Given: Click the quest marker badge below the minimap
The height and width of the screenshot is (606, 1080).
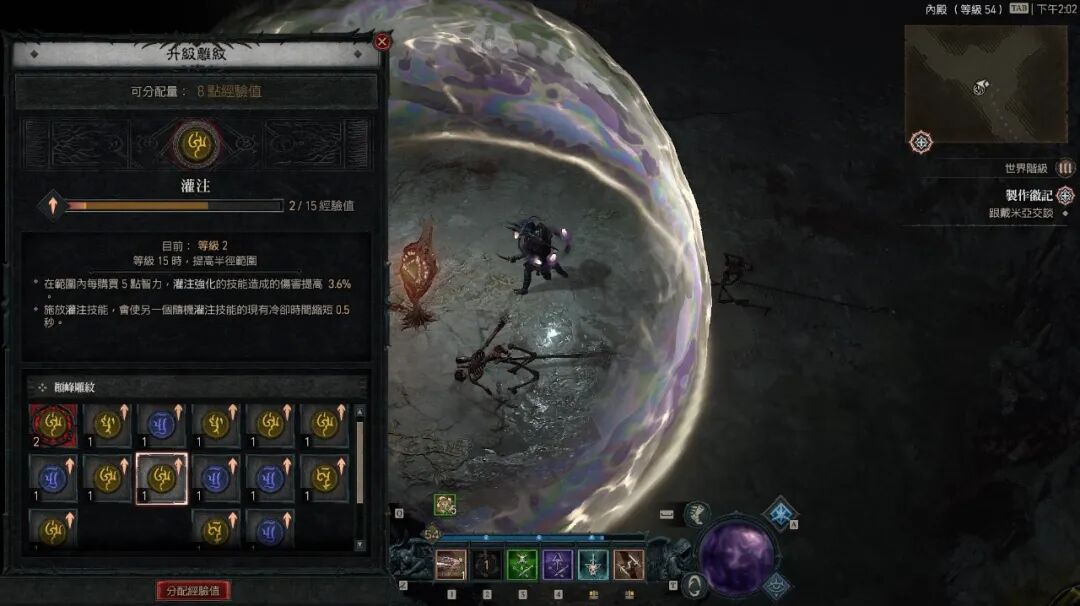Looking at the screenshot, I should pyautogui.click(x=921, y=142).
